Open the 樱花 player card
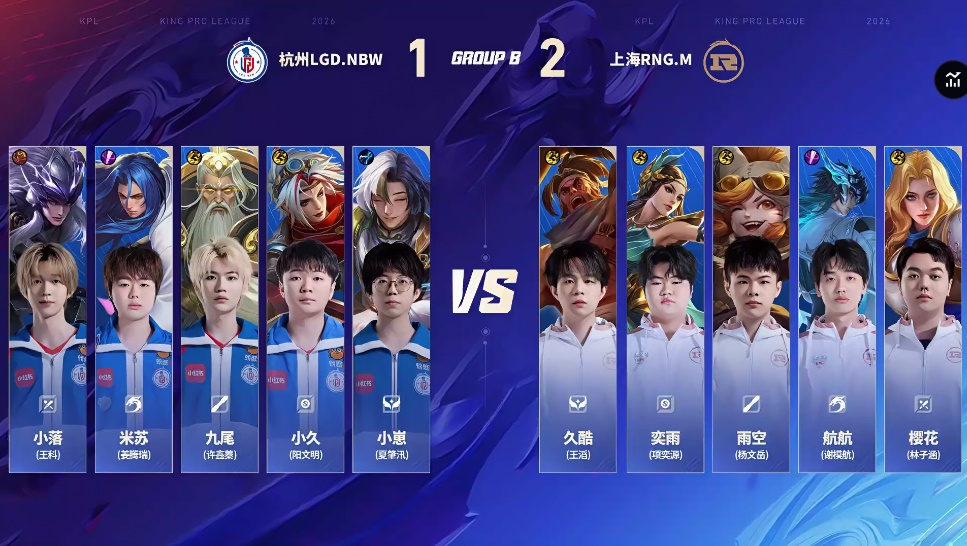Viewport: 967px width, 546px height. coord(922,309)
